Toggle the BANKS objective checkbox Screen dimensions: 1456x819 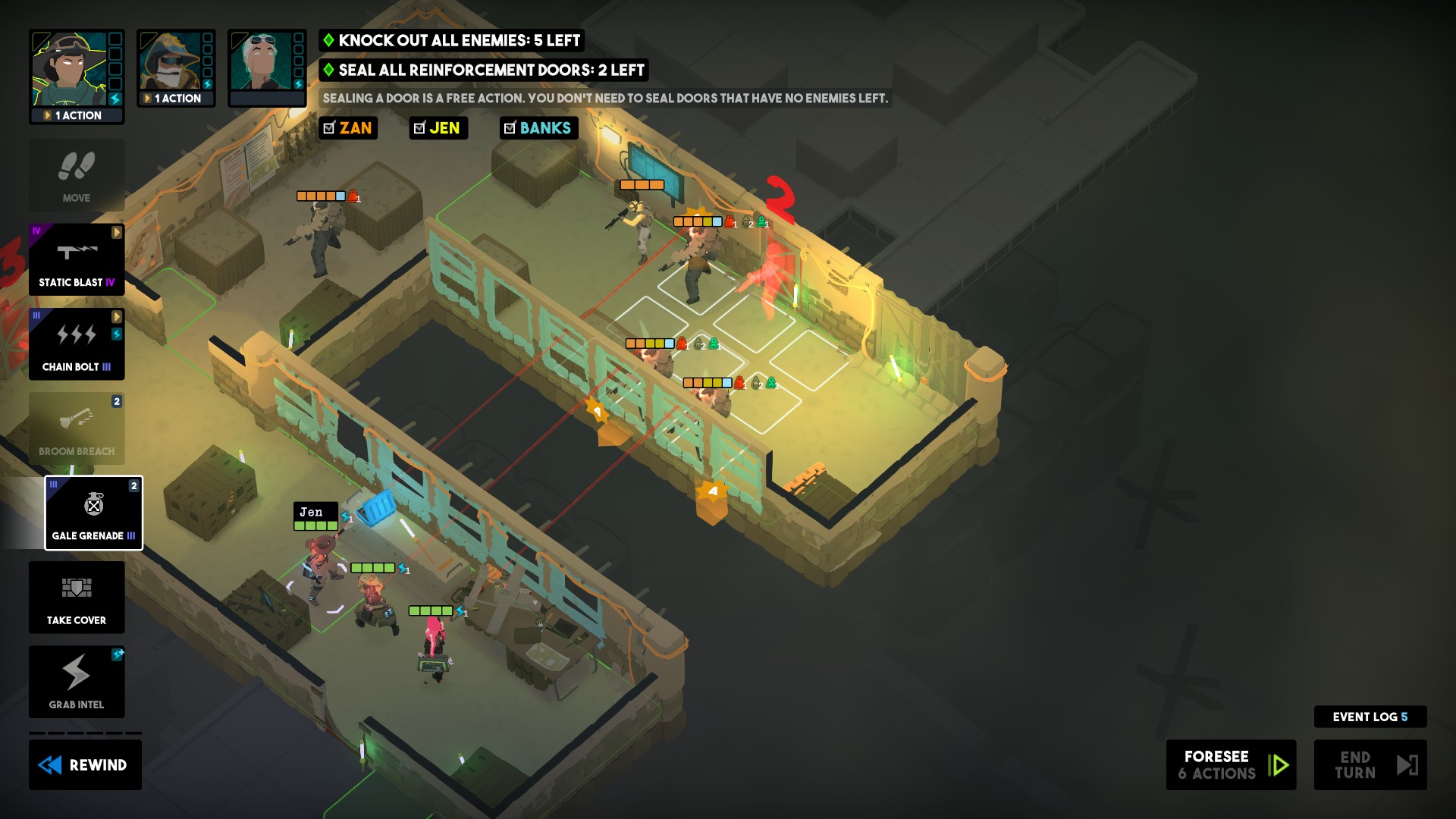pyautogui.click(x=510, y=128)
